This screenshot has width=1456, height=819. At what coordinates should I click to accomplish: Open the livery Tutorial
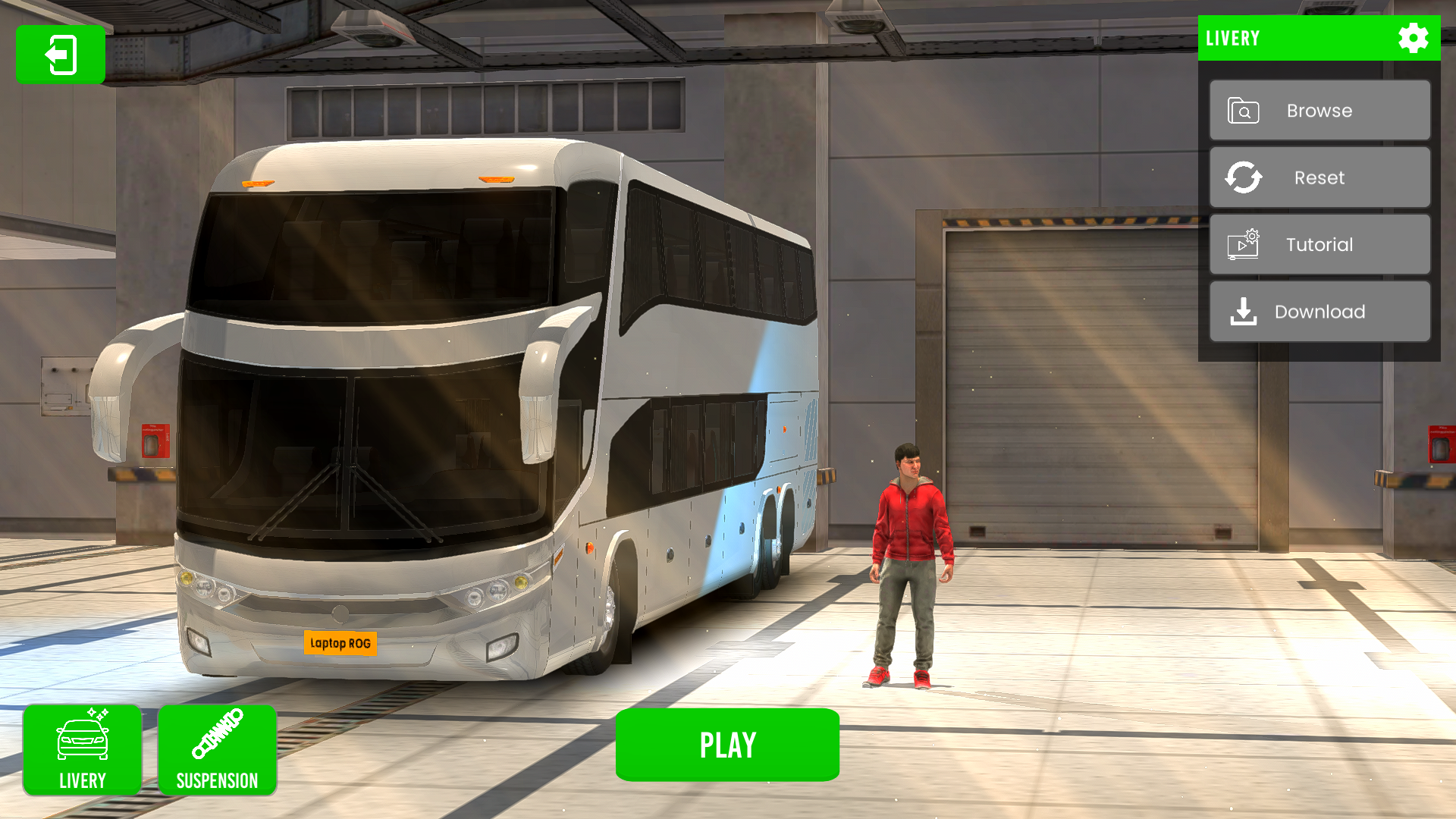point(1319,244)
